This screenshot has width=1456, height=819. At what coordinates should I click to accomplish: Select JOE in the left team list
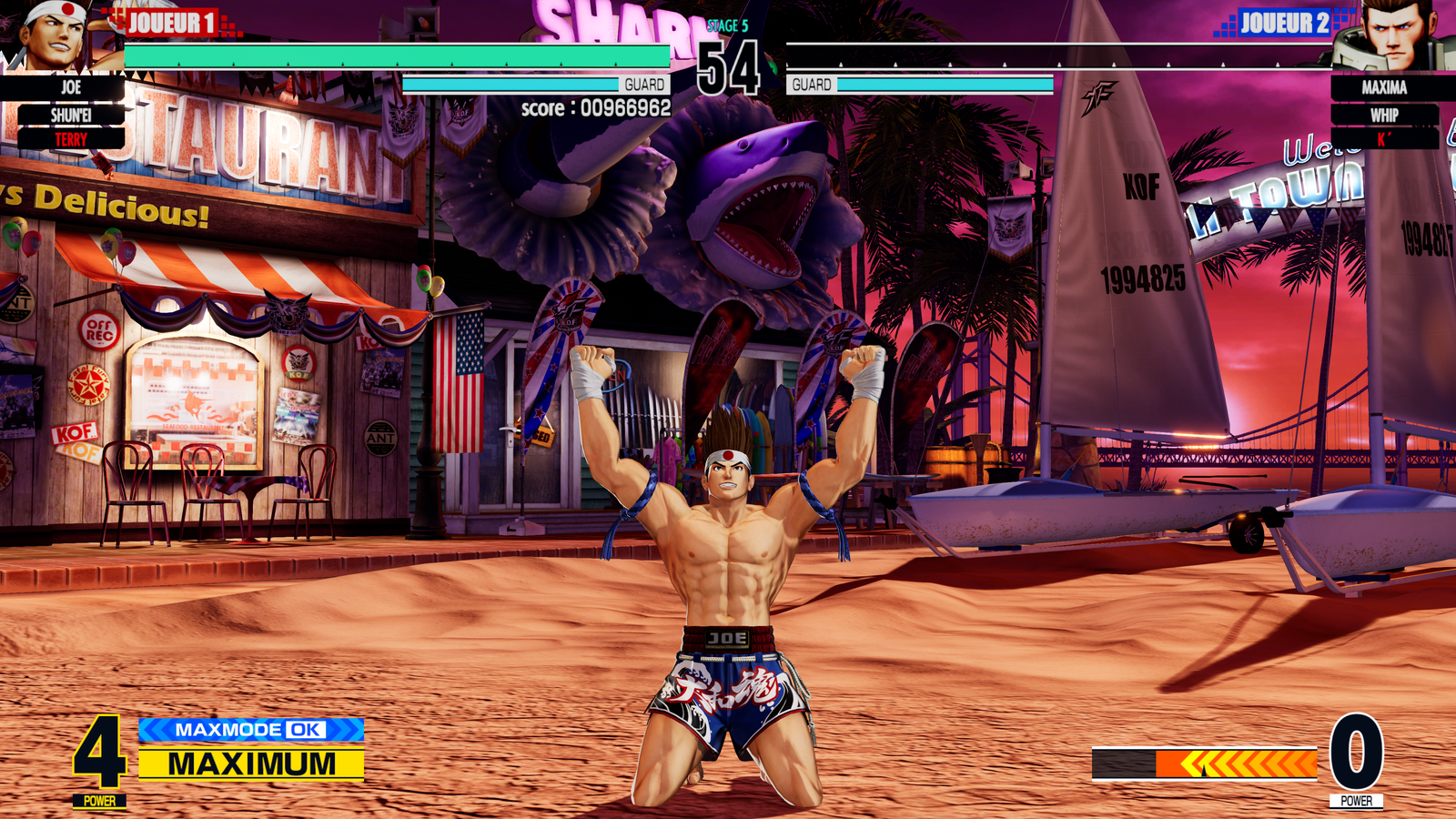(x=71, y=88)
